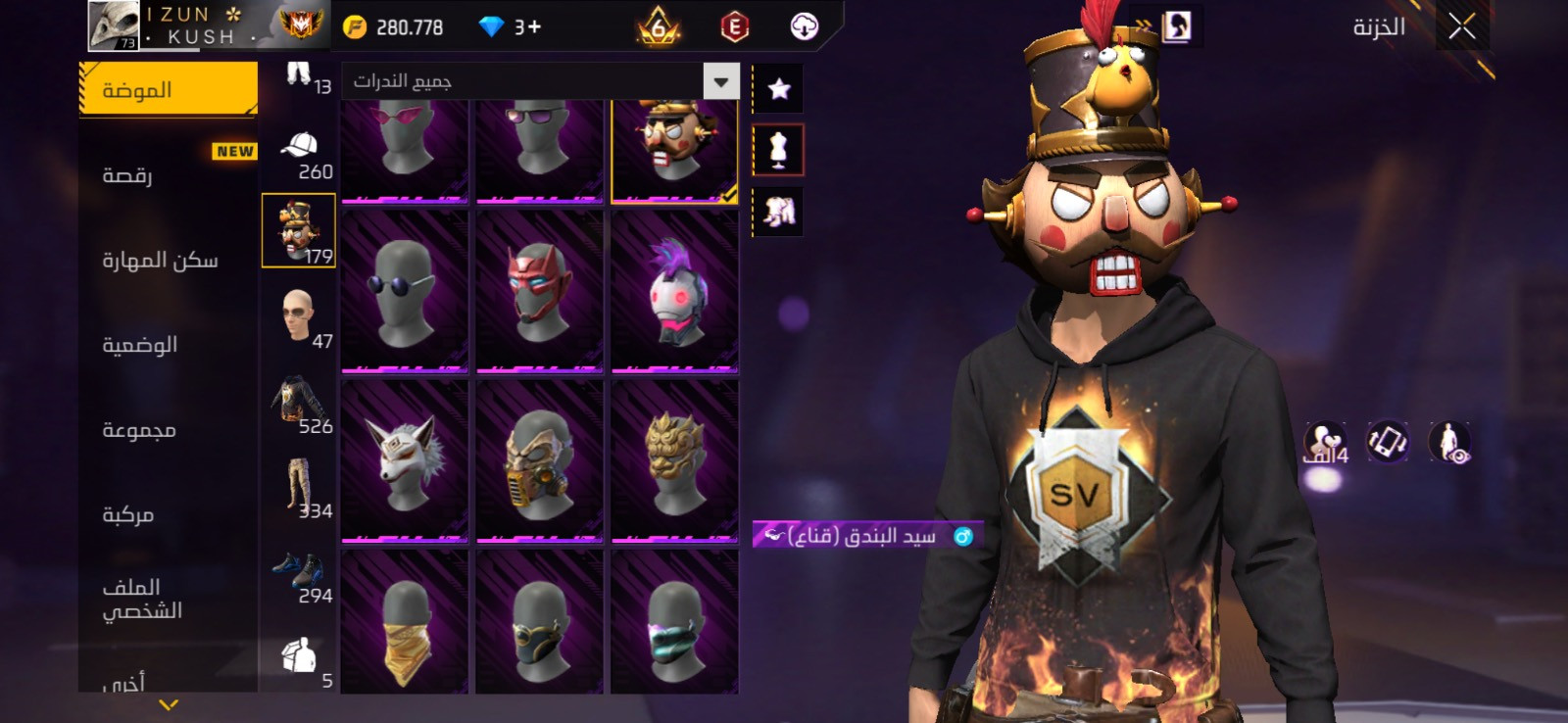Viewport: 1568px width, 723px height.
Task: Choose the bald head face category
Action: coord(298,315)
